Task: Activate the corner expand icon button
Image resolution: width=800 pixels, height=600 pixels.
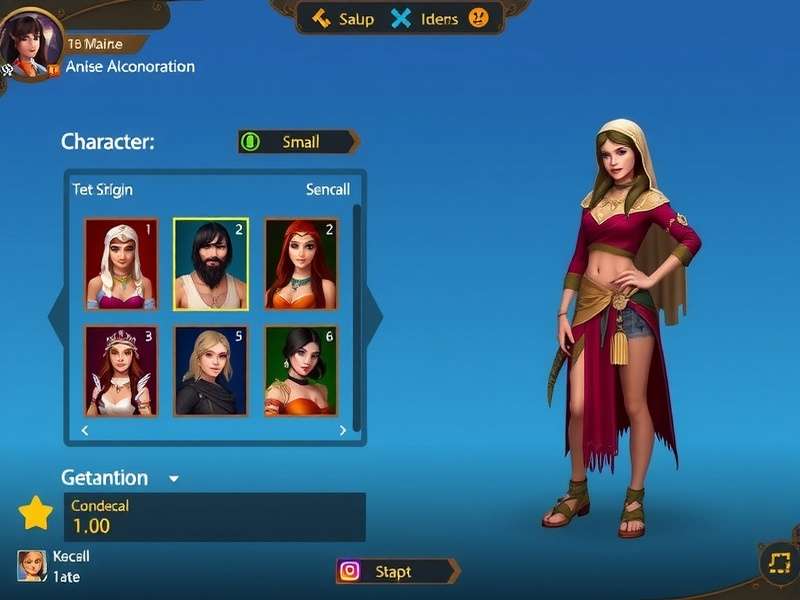Action: 776,562
